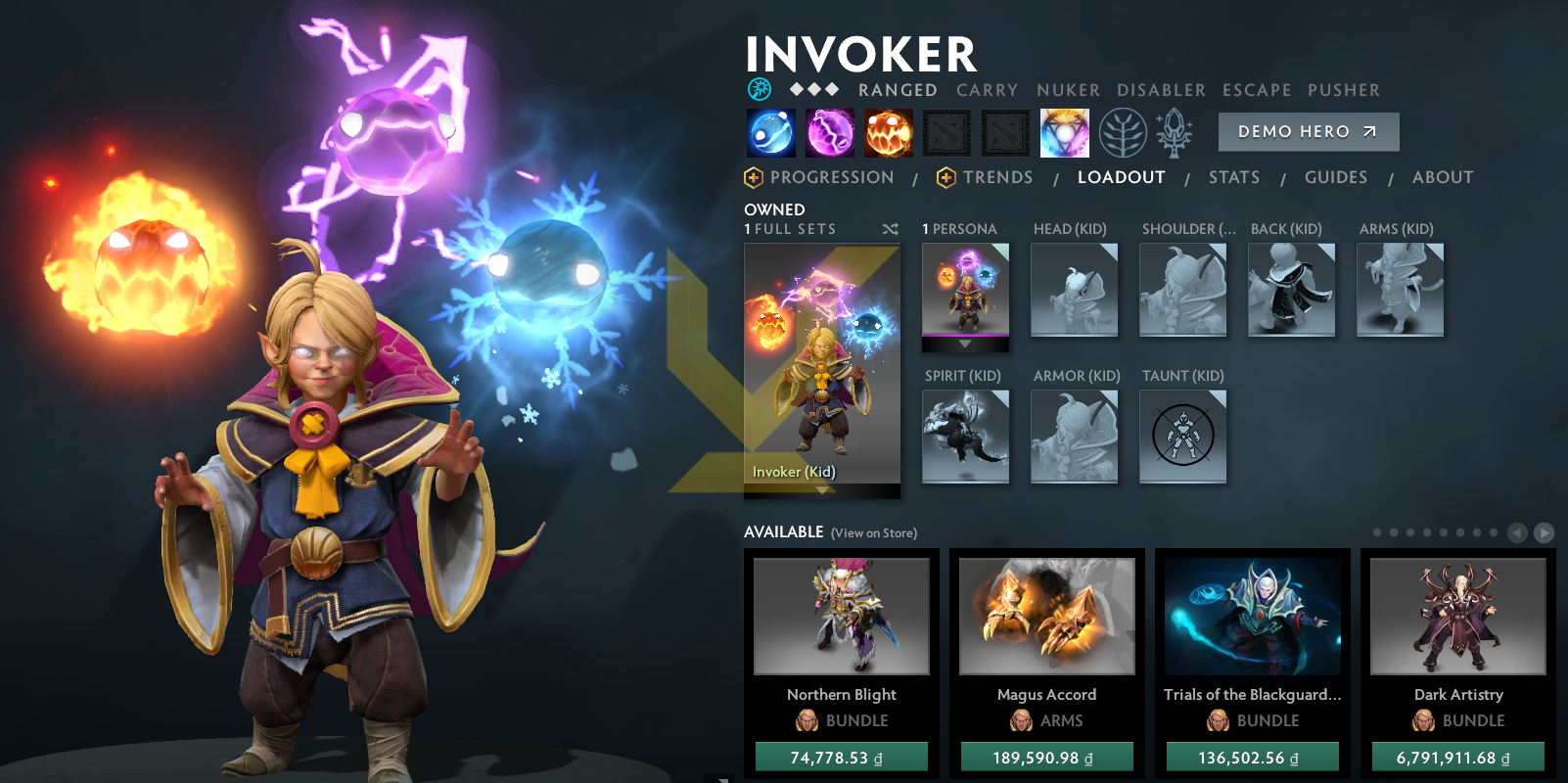Select the Exort ability icon
The width and height of the screenshot is (1568, 783).
point(889,132)
